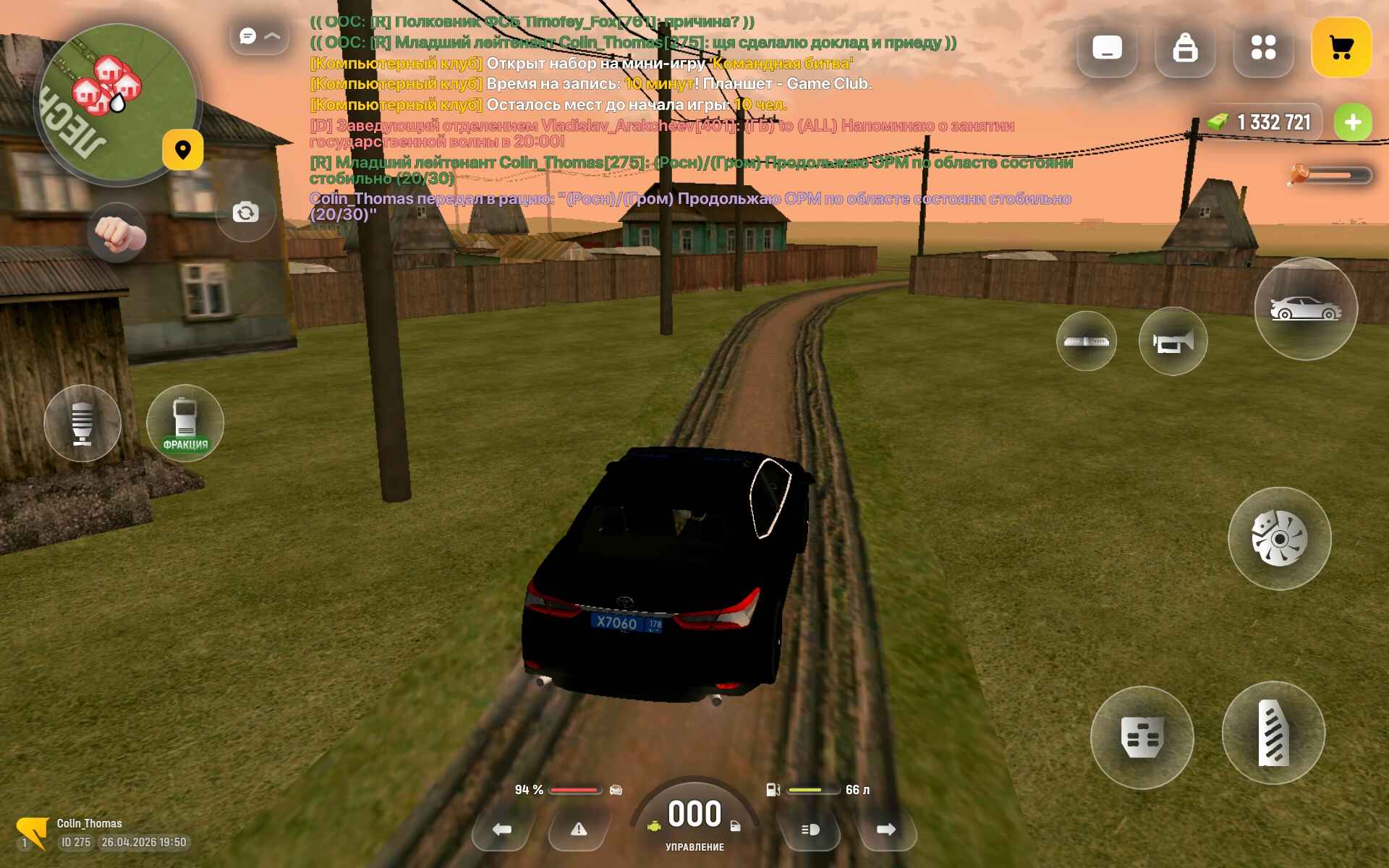Image resolution: width=1389 pixels, height=868 pixels.
Task: Open the backpack inventory
Action: [1185, 48]
